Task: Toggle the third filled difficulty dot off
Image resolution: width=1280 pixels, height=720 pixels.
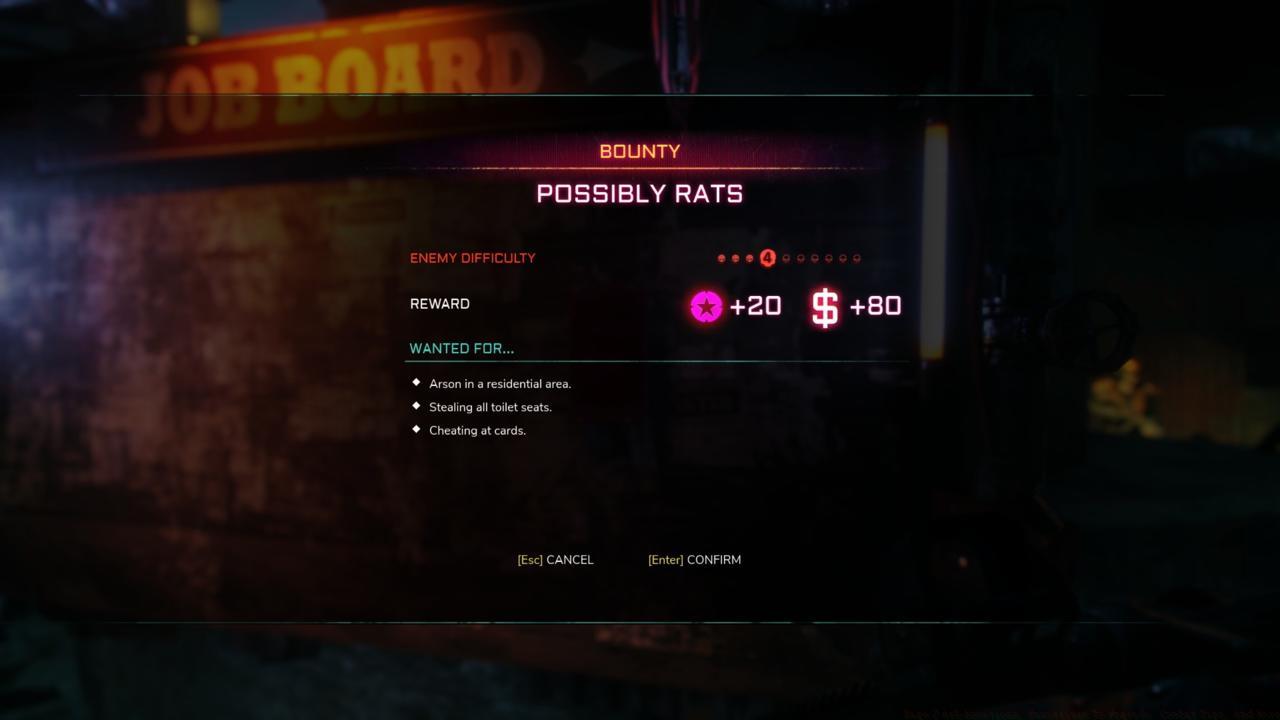Action: (749, 257)
